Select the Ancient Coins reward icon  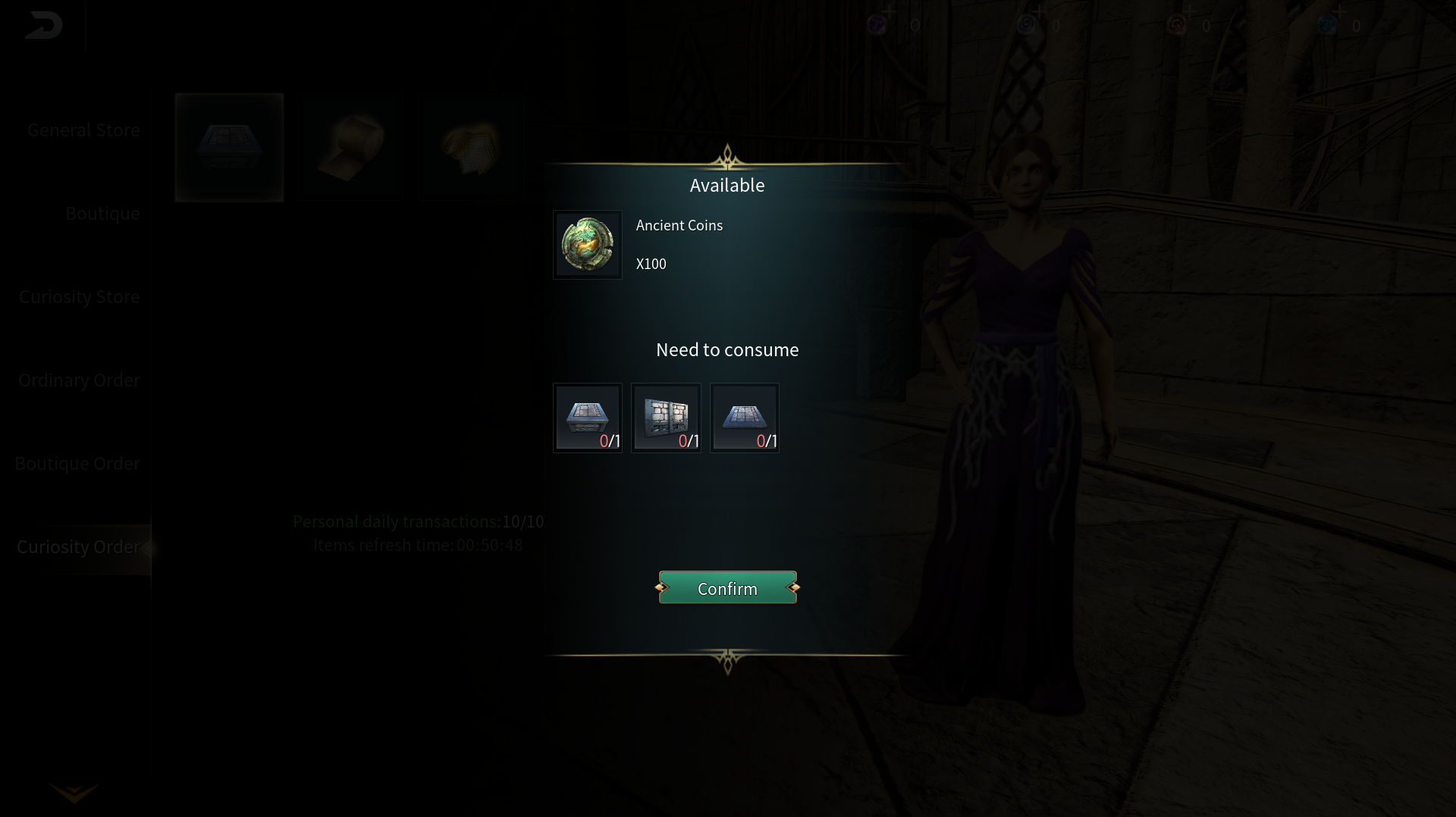(x=587, y=245)
